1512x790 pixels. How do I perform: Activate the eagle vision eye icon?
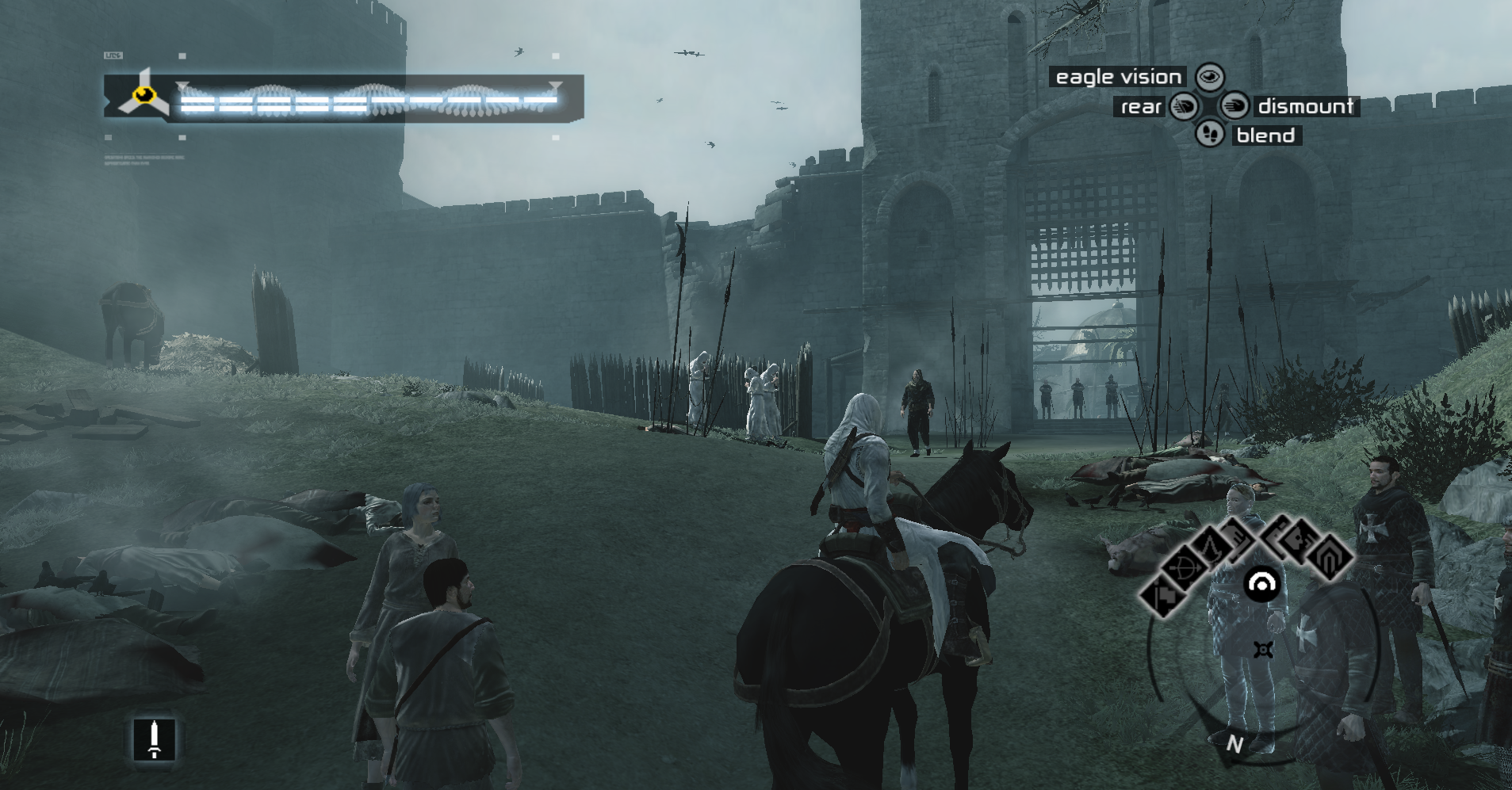tap(1210, 77)
